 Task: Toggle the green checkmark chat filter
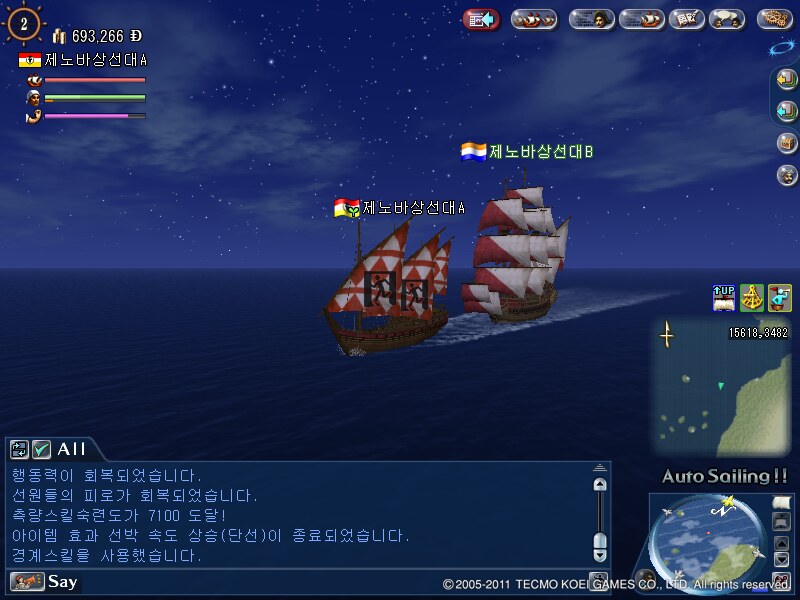pos(41,449)
